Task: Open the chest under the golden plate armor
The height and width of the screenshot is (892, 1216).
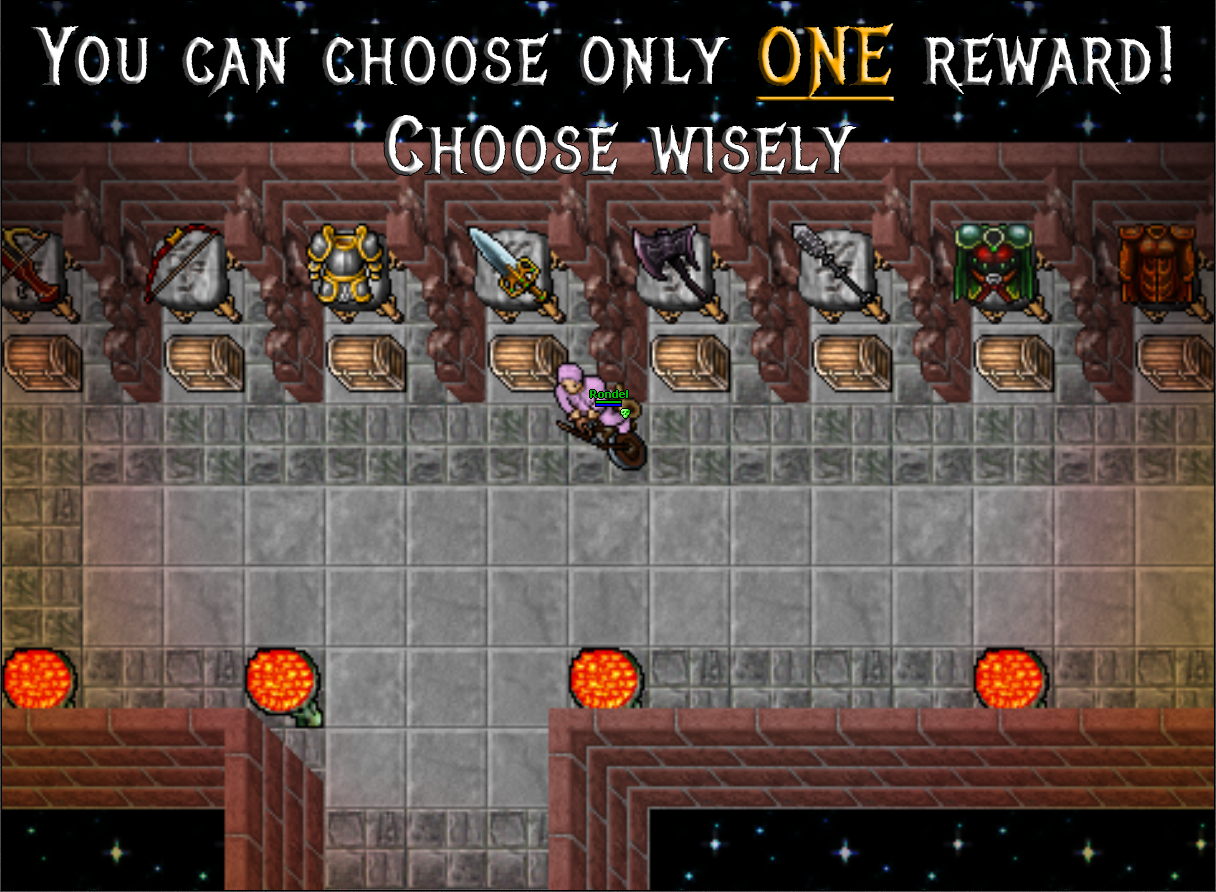Action: point(366,361)
